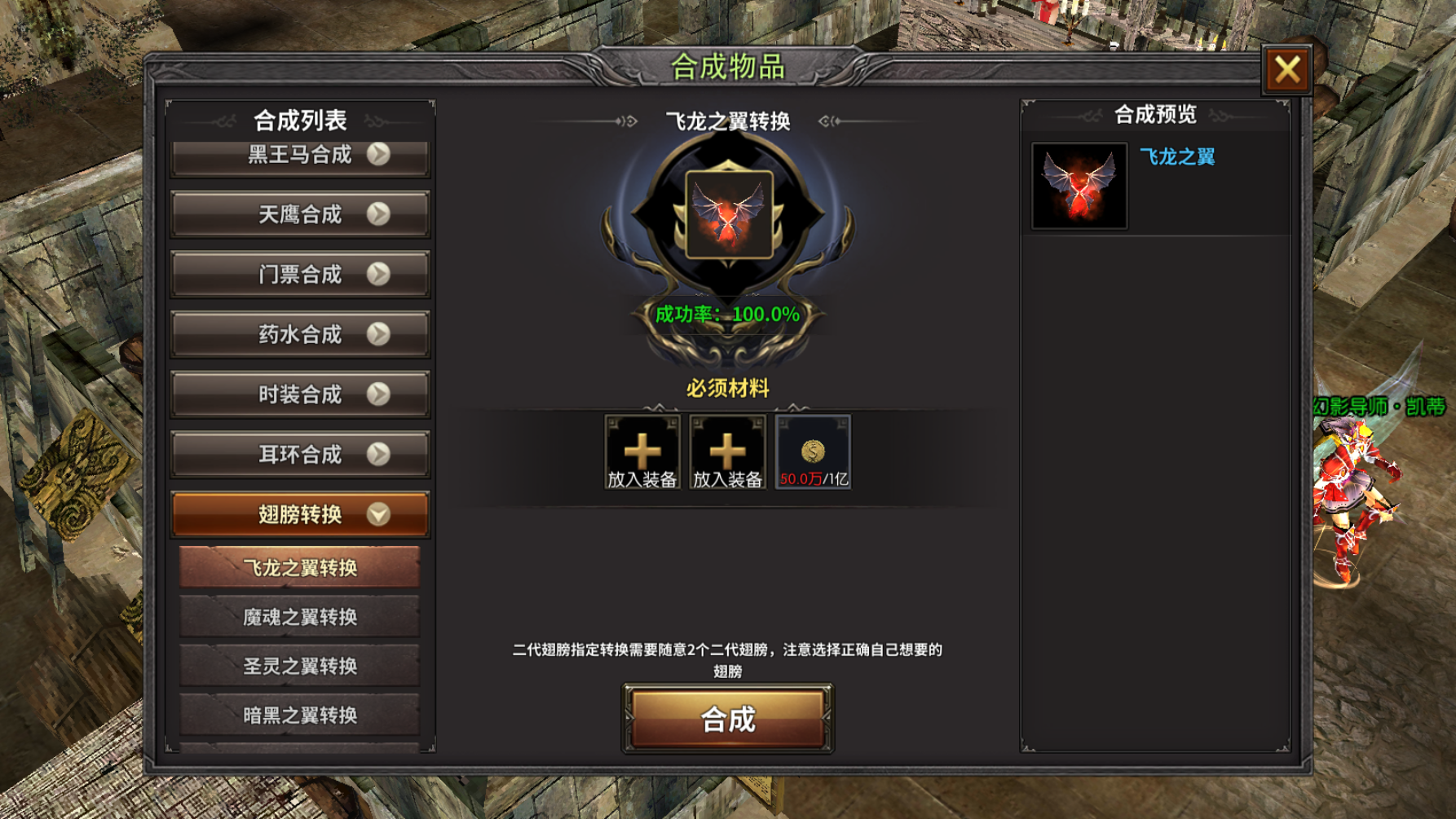The width and height of the screenshot is (1456, 819).
Task: Open the 圣灵之翼转换 entry
Action: point(299,665)
